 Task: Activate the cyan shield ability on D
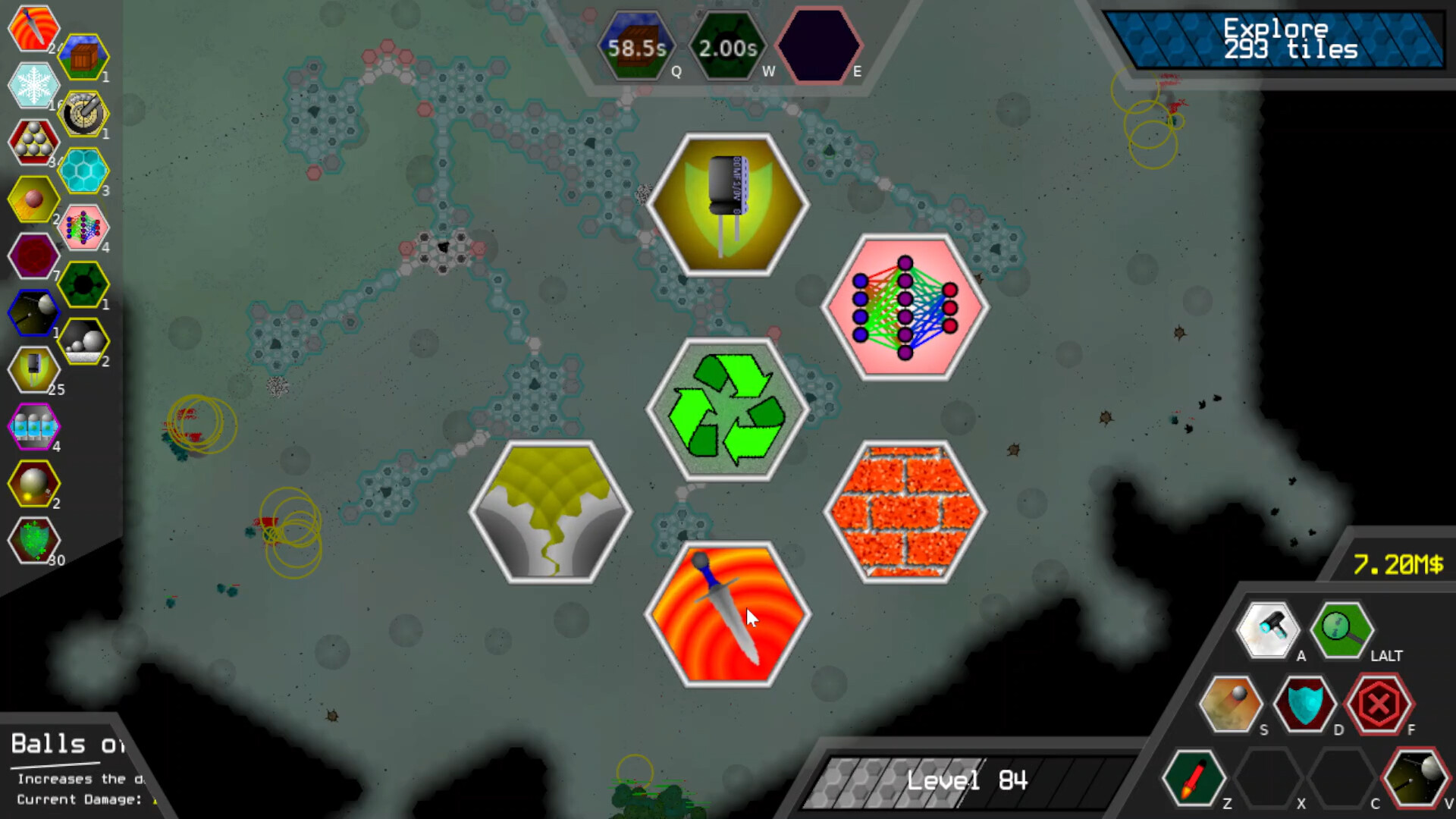(x=1304, y=704)
